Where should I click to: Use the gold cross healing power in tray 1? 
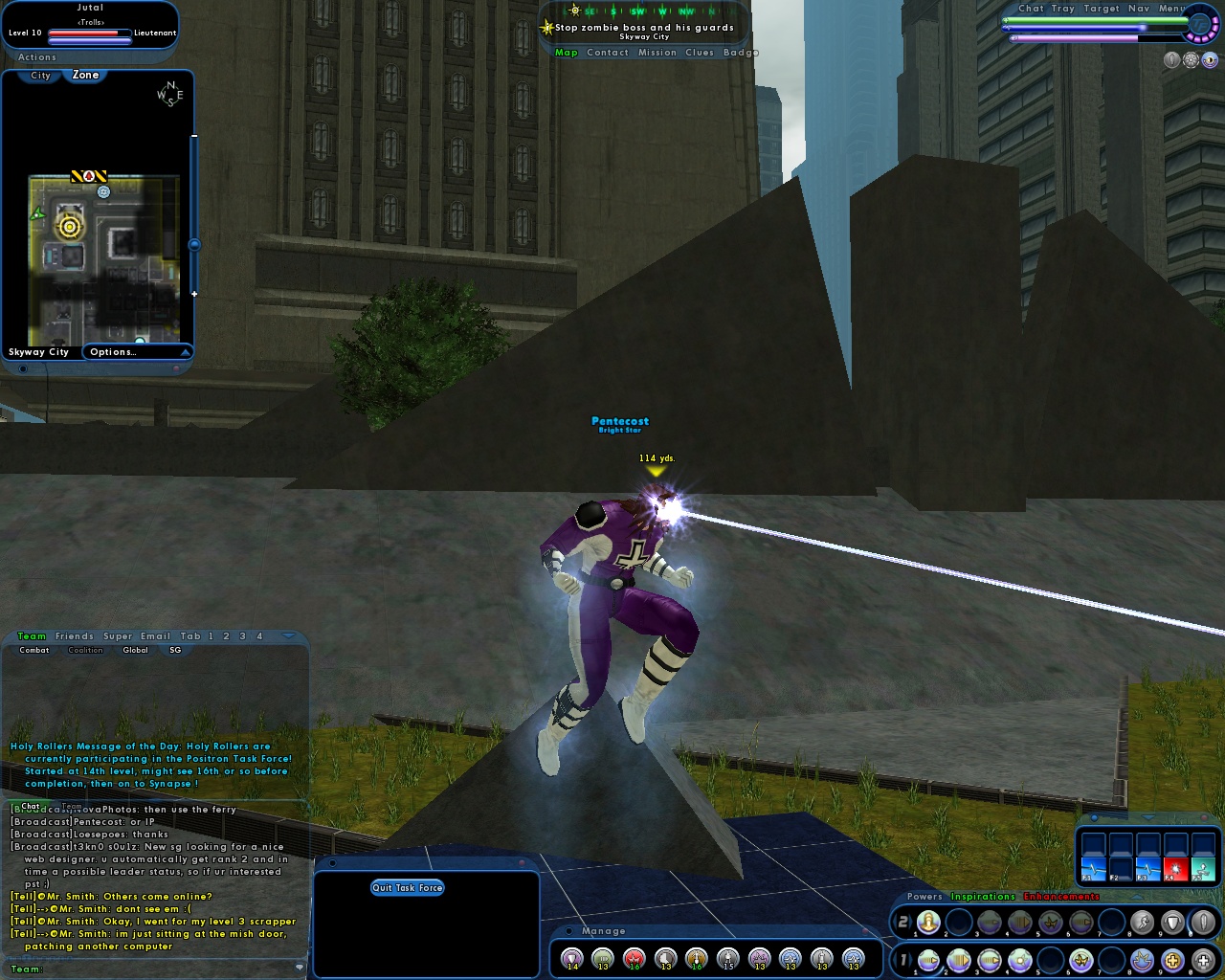[x=1170, y=961]
